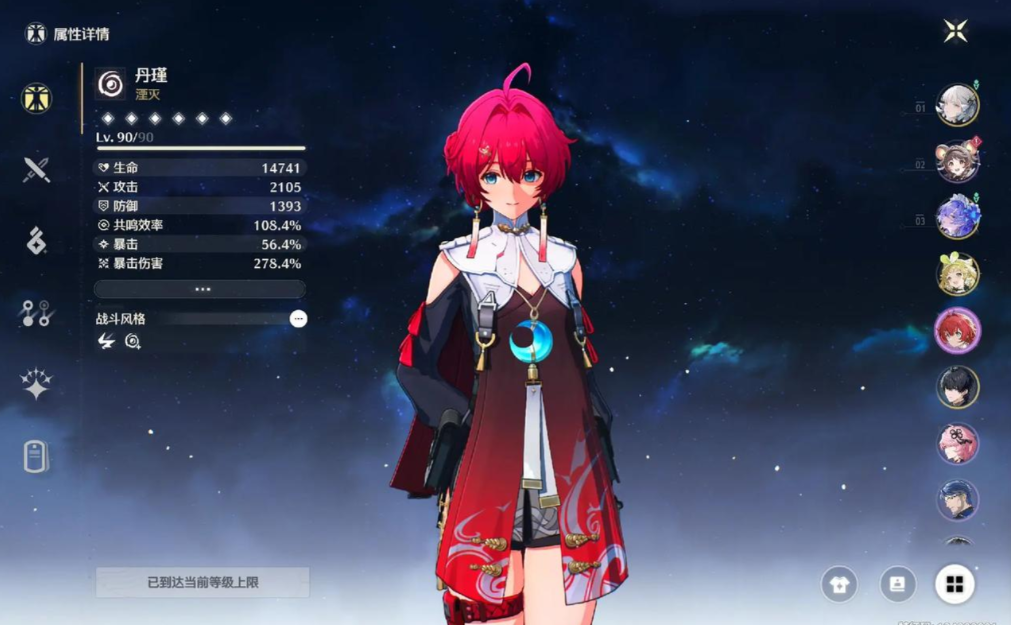Click the 已到达当前等级上限 level cap button

pyautogui.click(x=203, y=582)
